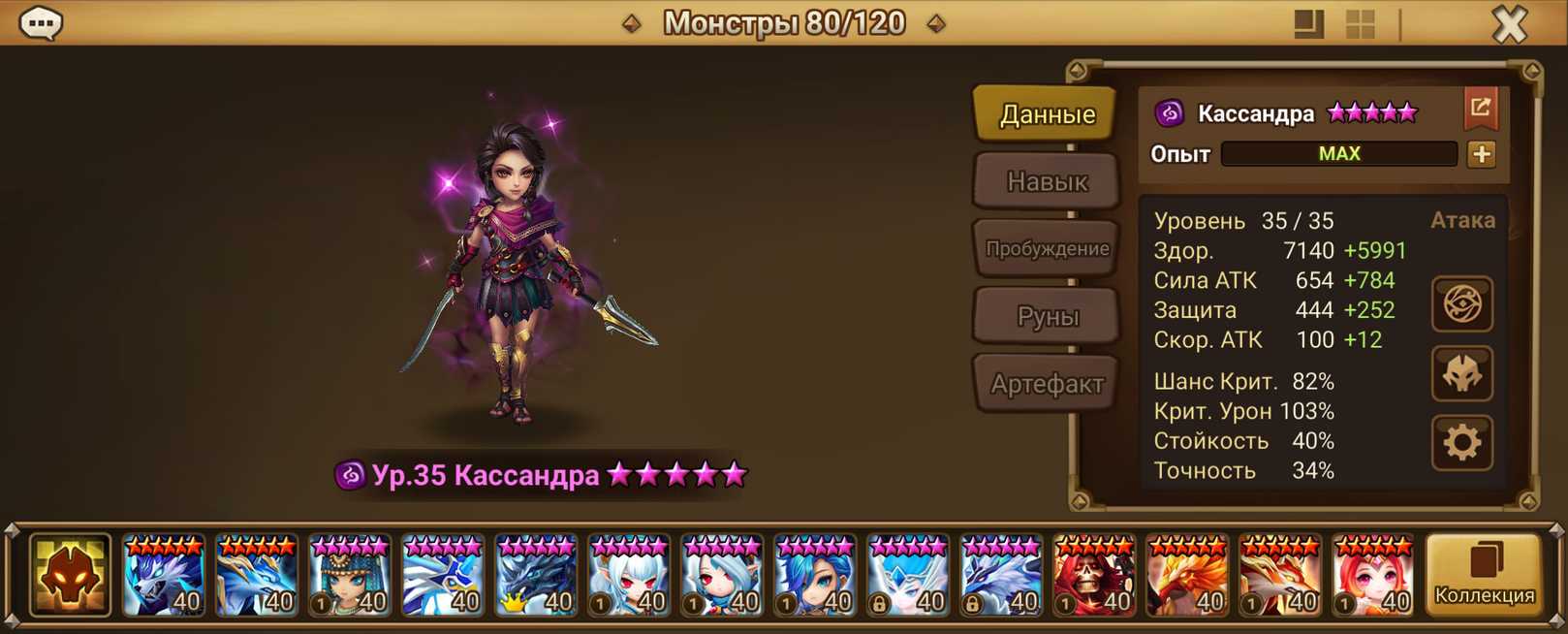
Task: Open the glowing monster mask filter button
Action: (x=70, y=576)
